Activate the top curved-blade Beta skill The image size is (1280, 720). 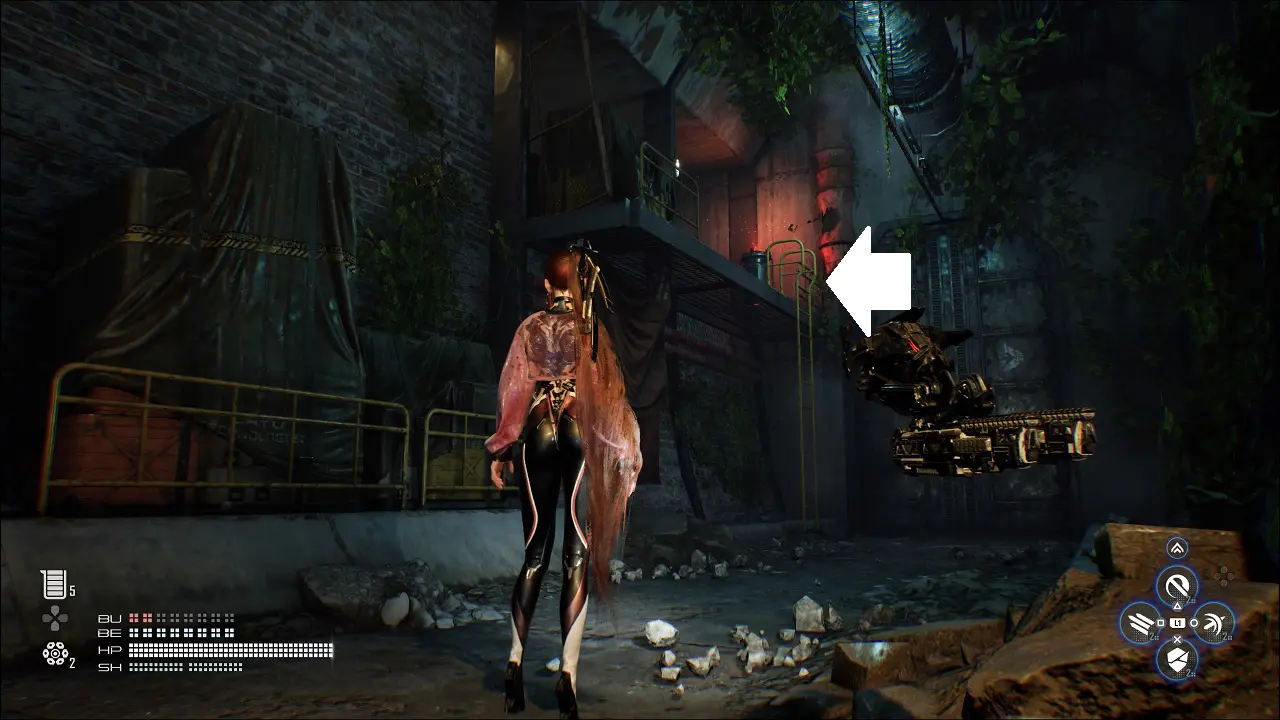click(1177, 585)
